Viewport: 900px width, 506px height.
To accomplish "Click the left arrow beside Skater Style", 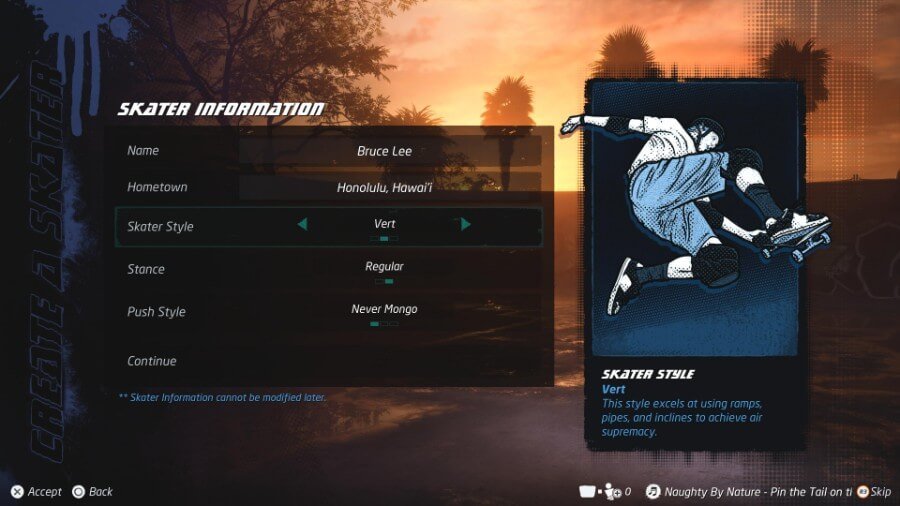I will point(302,225).
